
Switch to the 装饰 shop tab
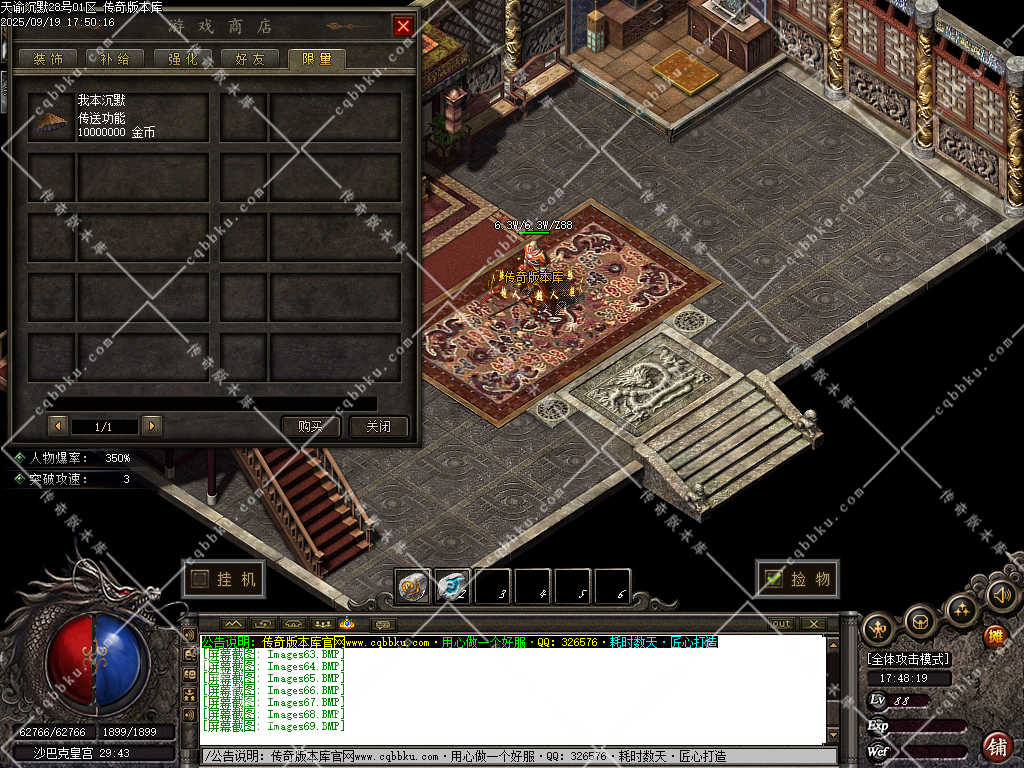click(x=48, y=59)
